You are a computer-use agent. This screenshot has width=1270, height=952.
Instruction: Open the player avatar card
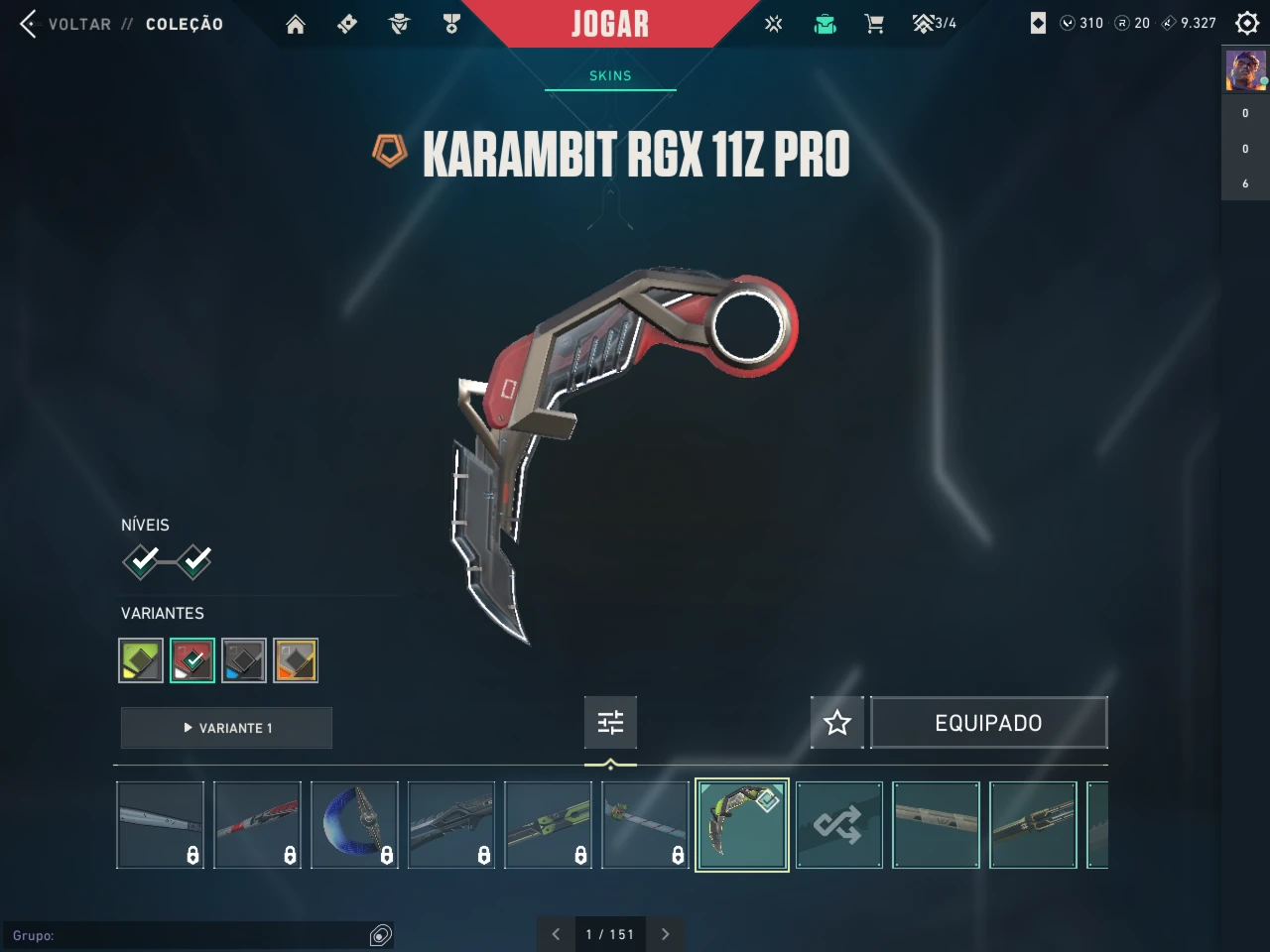click(x=1245, y=70)
